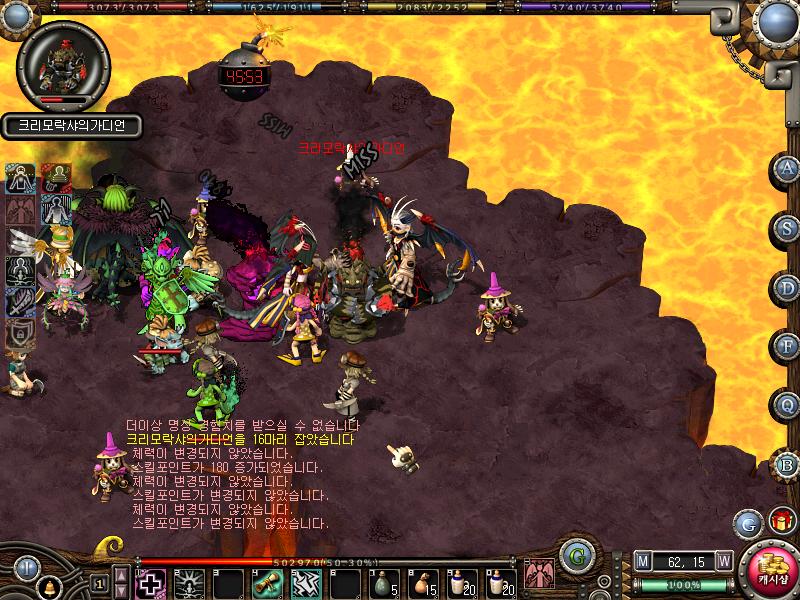This screenshot has width=800, height=600.
Task: Open the Q side menu button
Action: (x=786, y=405)
